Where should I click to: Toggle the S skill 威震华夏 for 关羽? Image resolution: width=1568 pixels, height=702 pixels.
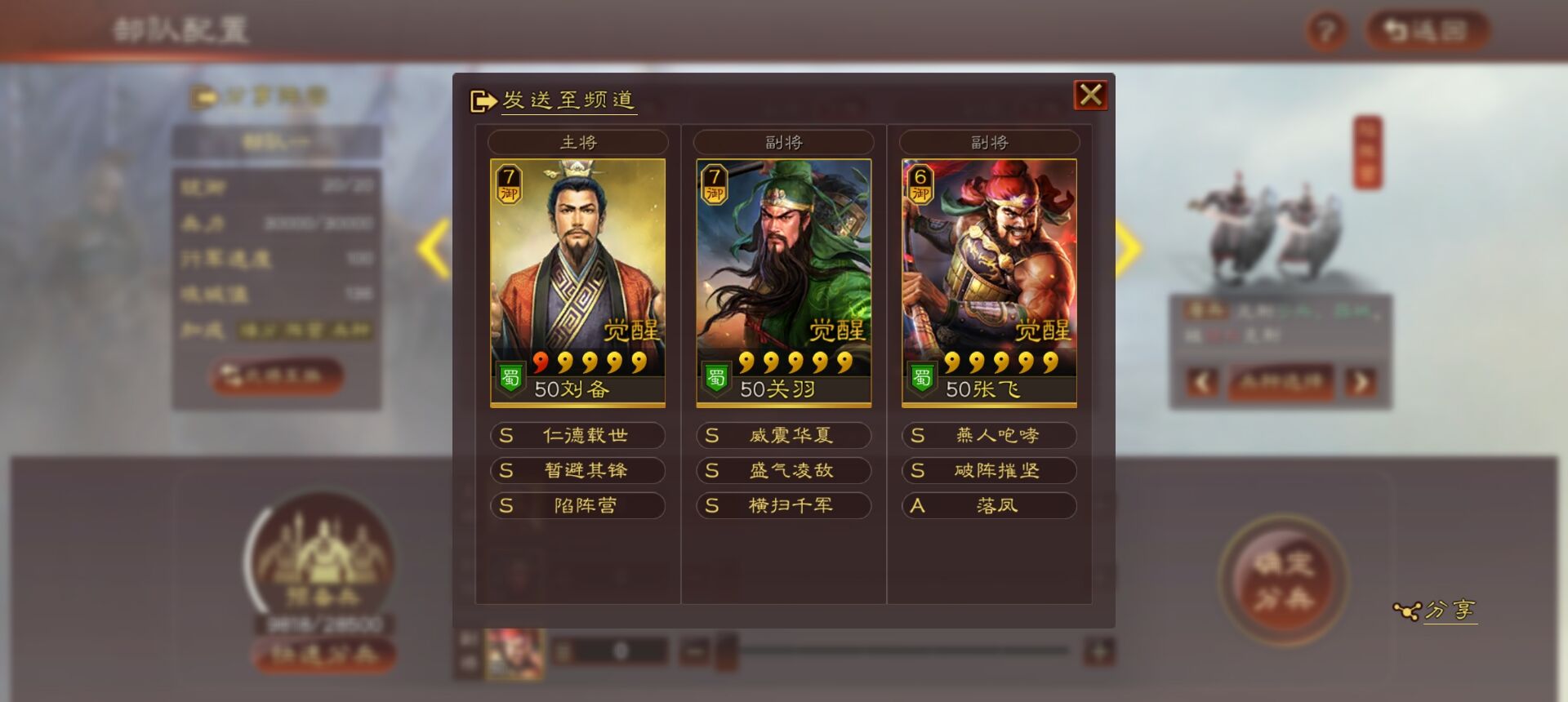(782, 435)
